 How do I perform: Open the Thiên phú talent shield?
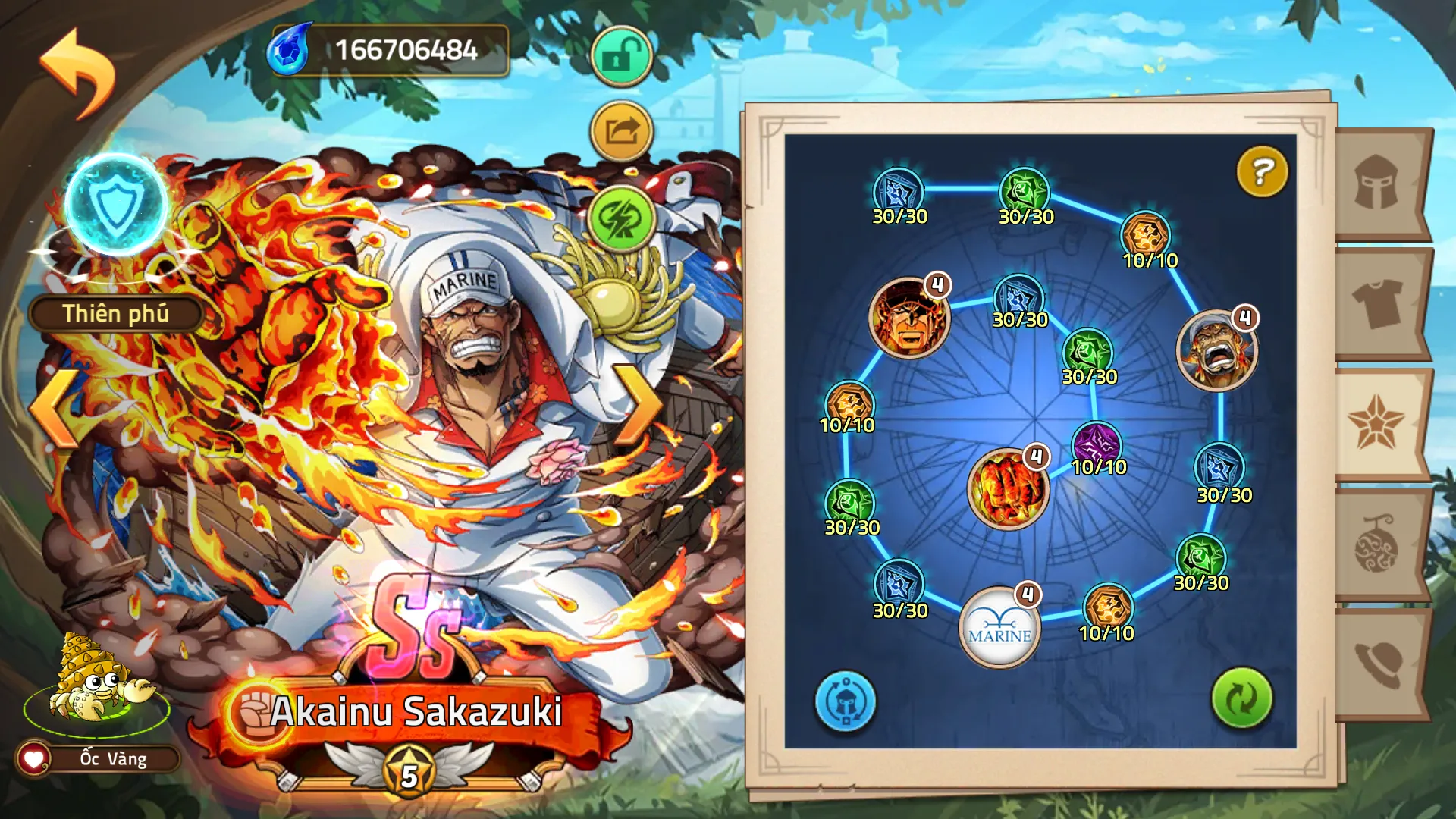click(x=115, y=206)
